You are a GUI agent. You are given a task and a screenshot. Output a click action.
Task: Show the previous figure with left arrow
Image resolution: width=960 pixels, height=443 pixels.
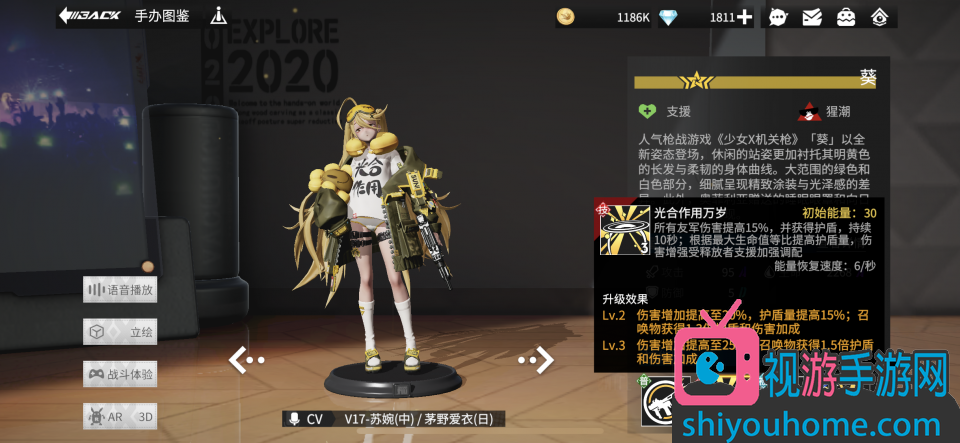pyautogui.click(x=246, y=360)
